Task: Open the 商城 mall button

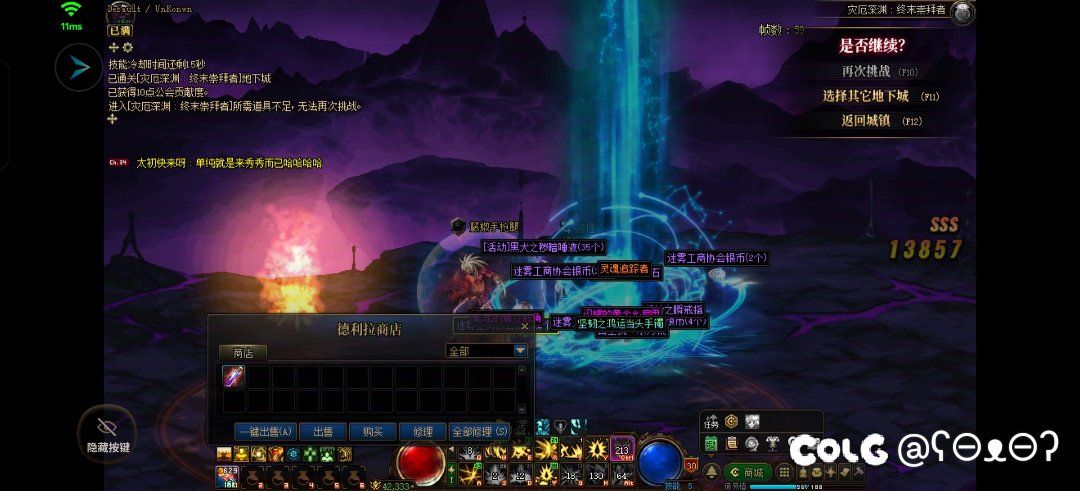Action: tap(747, 472)
